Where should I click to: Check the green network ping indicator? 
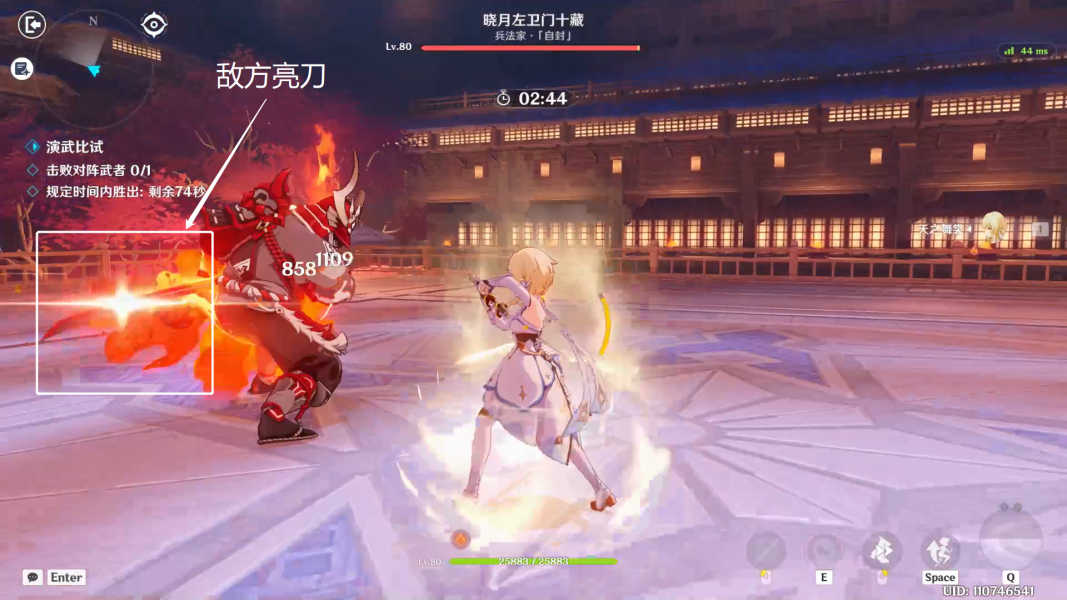1027,51
